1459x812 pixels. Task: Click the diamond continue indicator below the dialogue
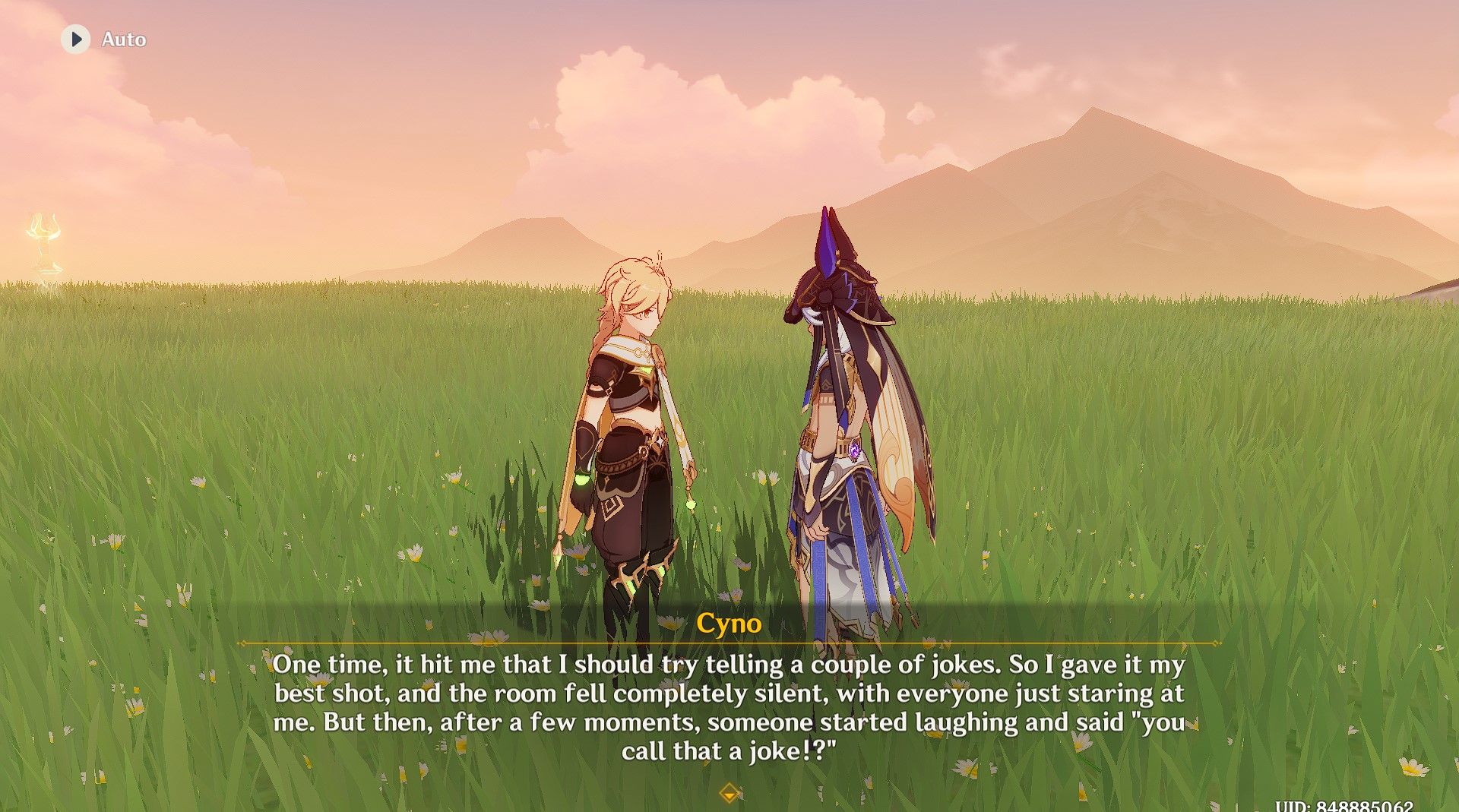point(729,790)
